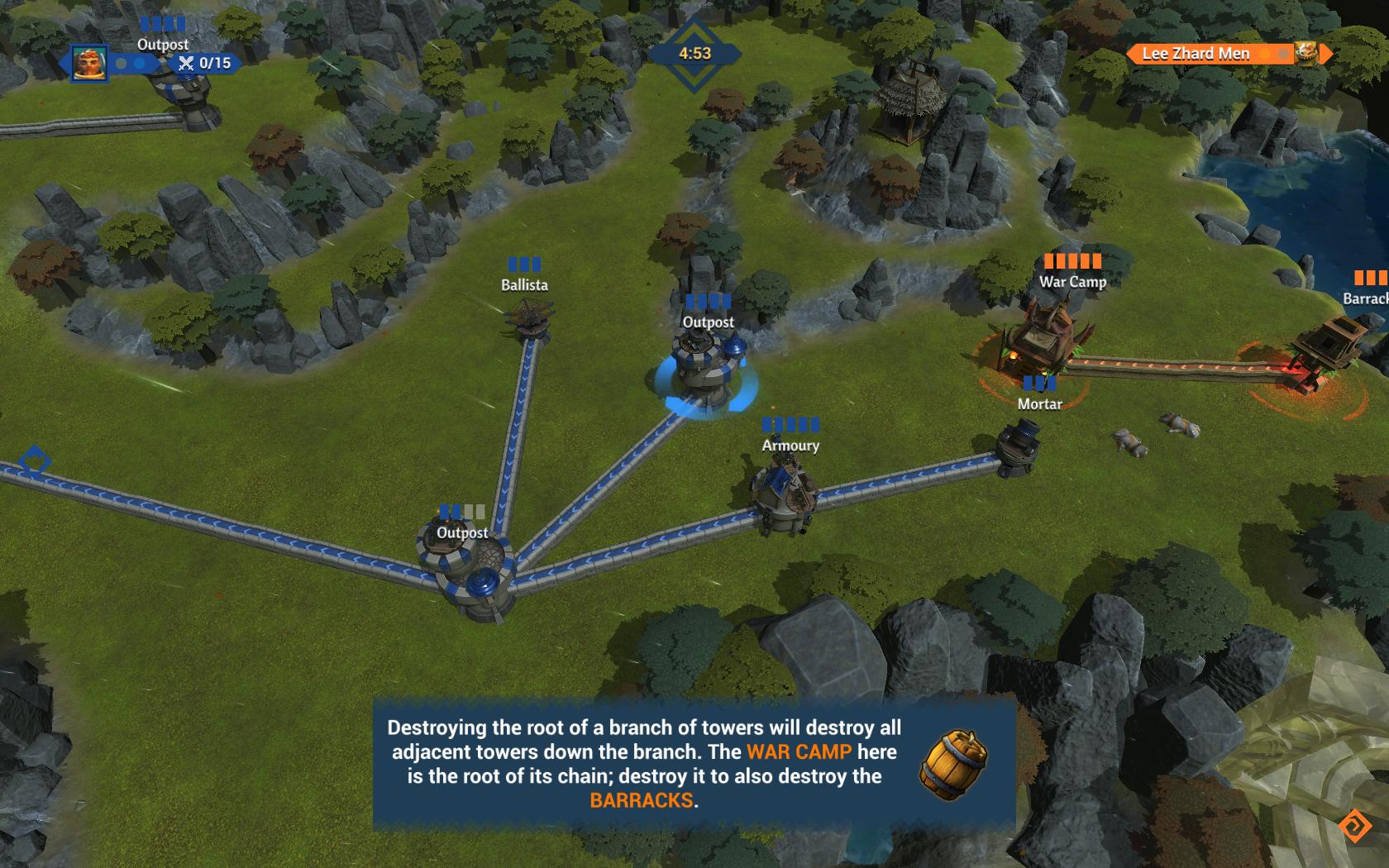1389x868 pixels.
Task: Select the highlighted Outpost with blue ring
Action: click(x=704, y=372)
